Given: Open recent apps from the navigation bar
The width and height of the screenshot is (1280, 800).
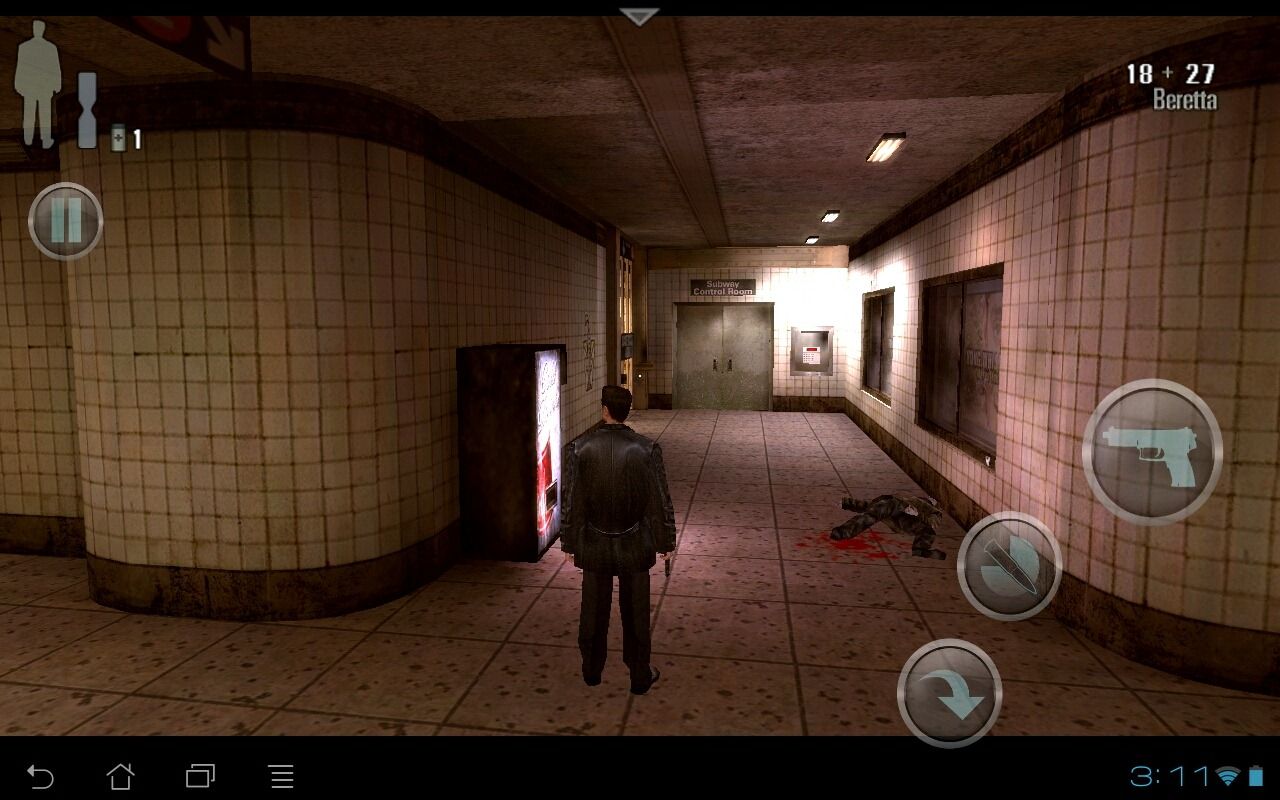Looking at the screenshot, I should [200, 775].
